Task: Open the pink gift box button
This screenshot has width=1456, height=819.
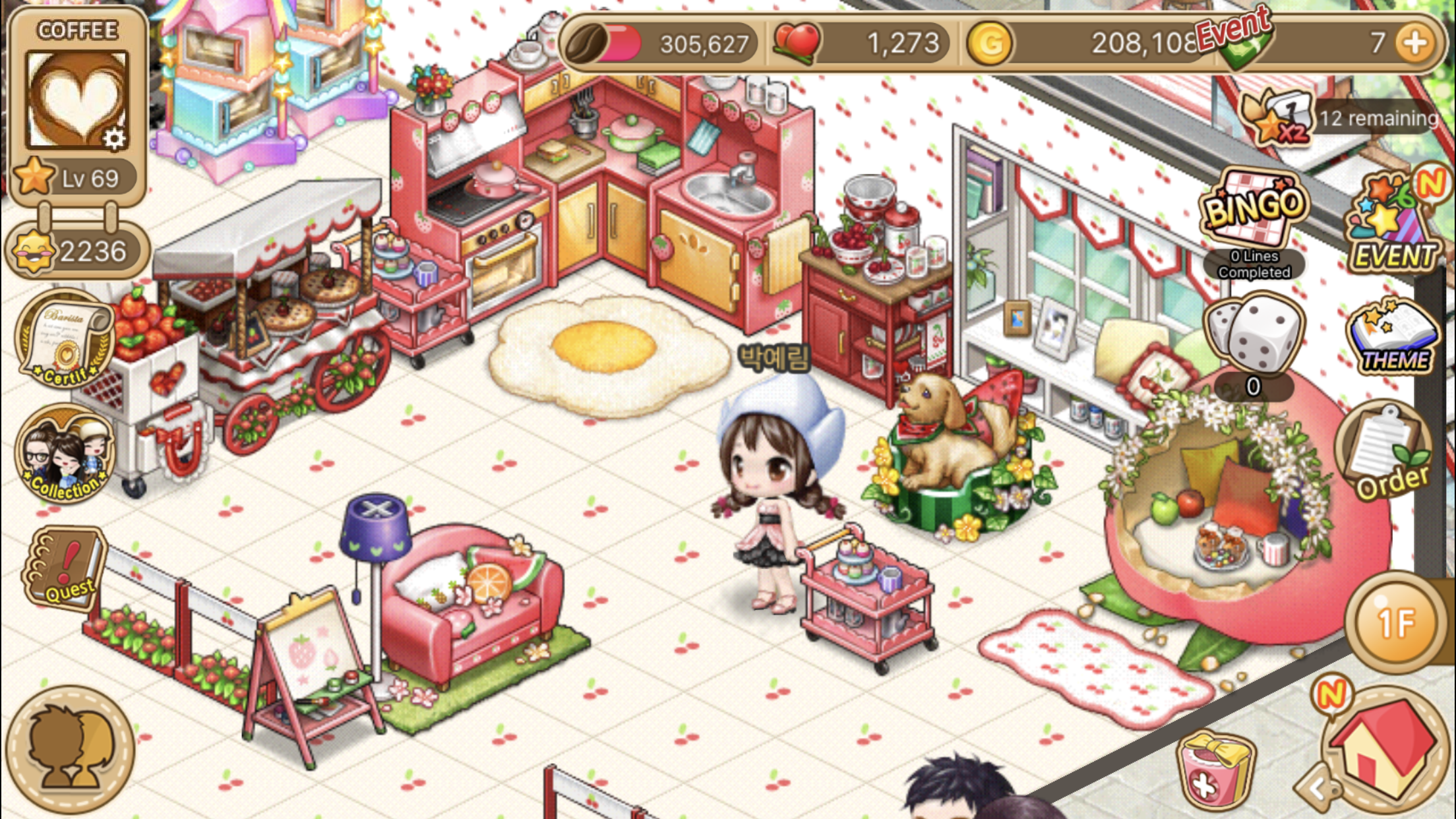Action: point(1215,772)
